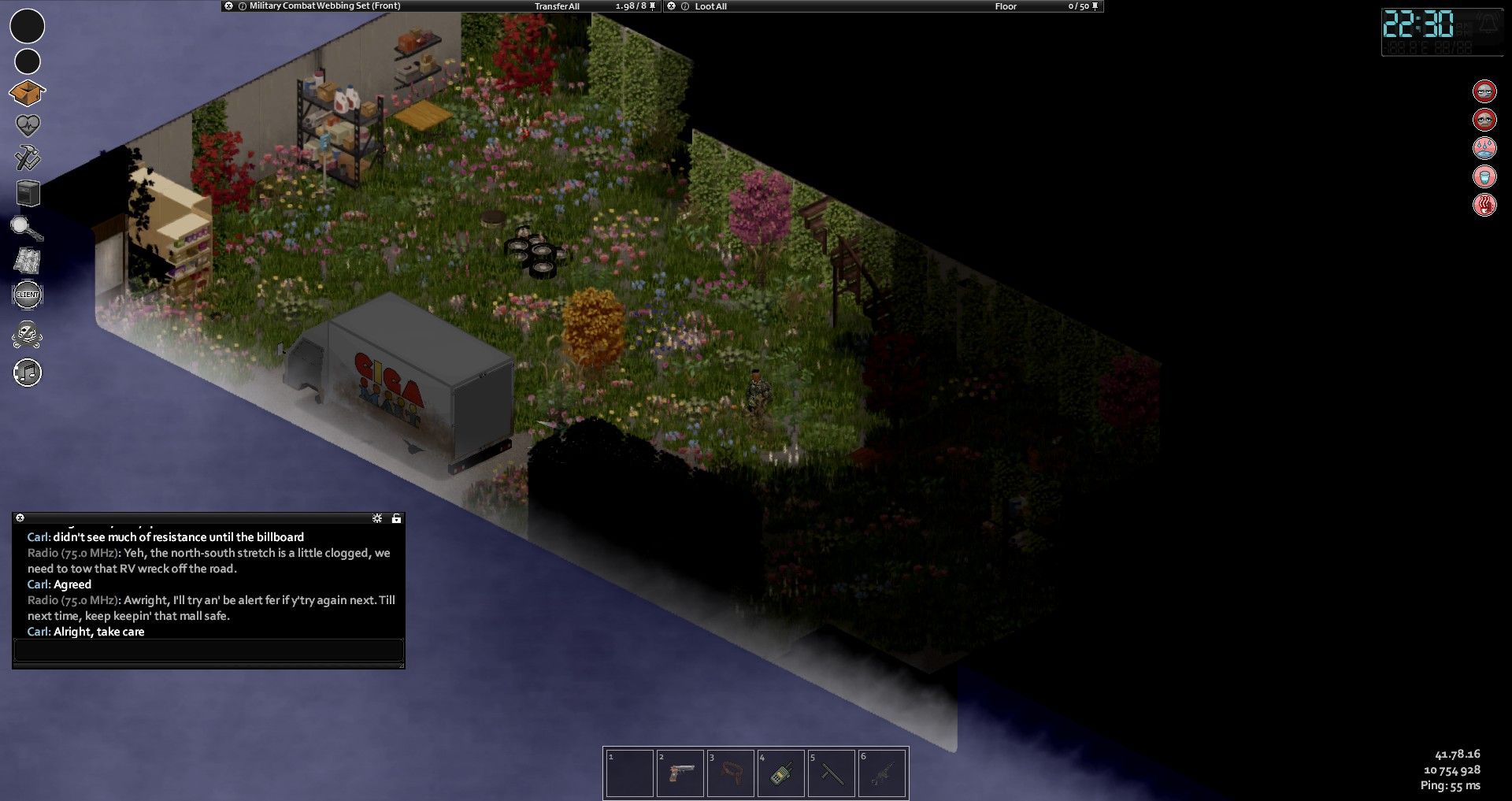Open the crafting hammer menu
The height and width of the screenshot is (801, 1512).
[28, 158]
